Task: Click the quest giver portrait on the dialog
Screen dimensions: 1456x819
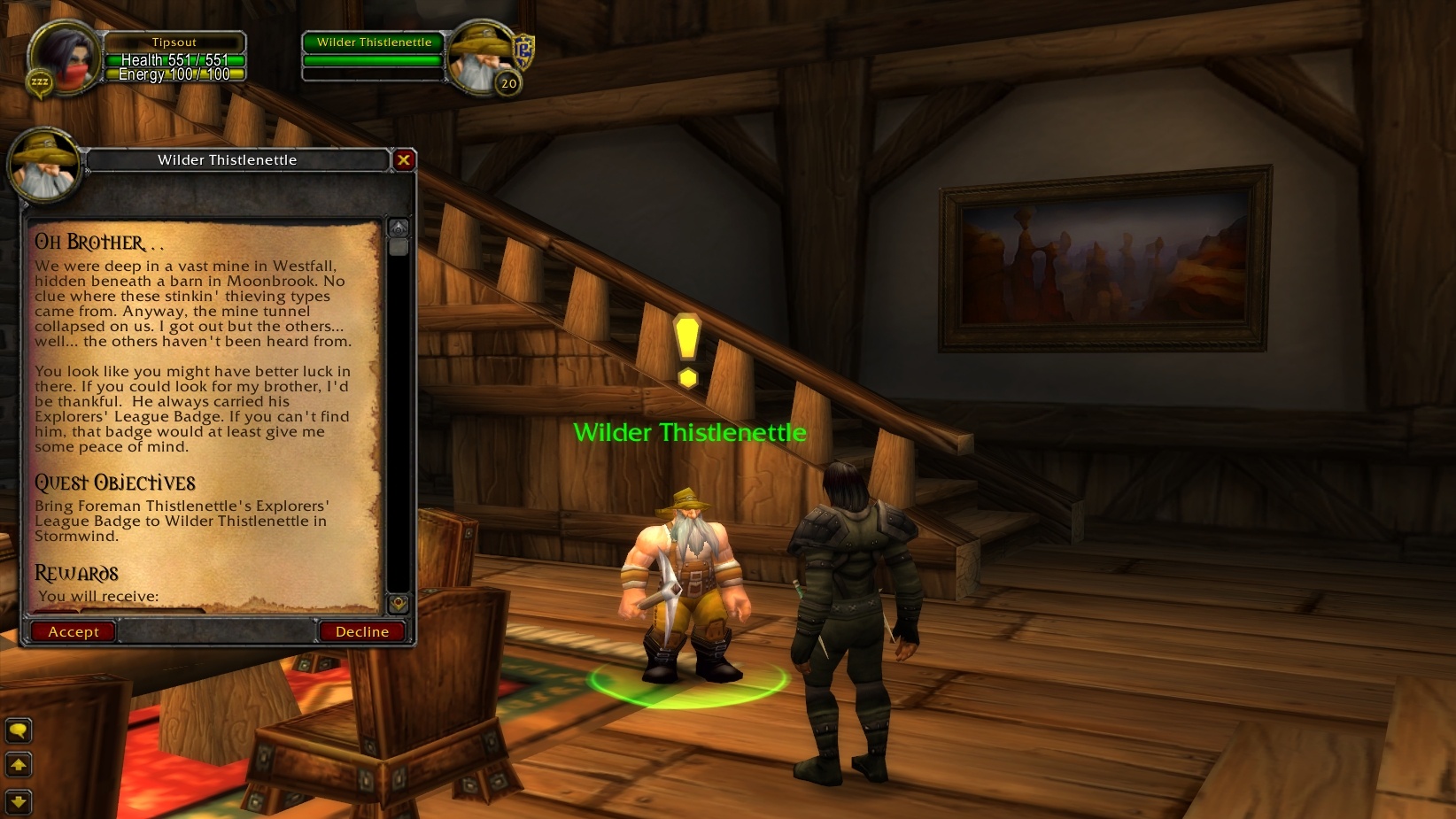Action: point(44,166)
